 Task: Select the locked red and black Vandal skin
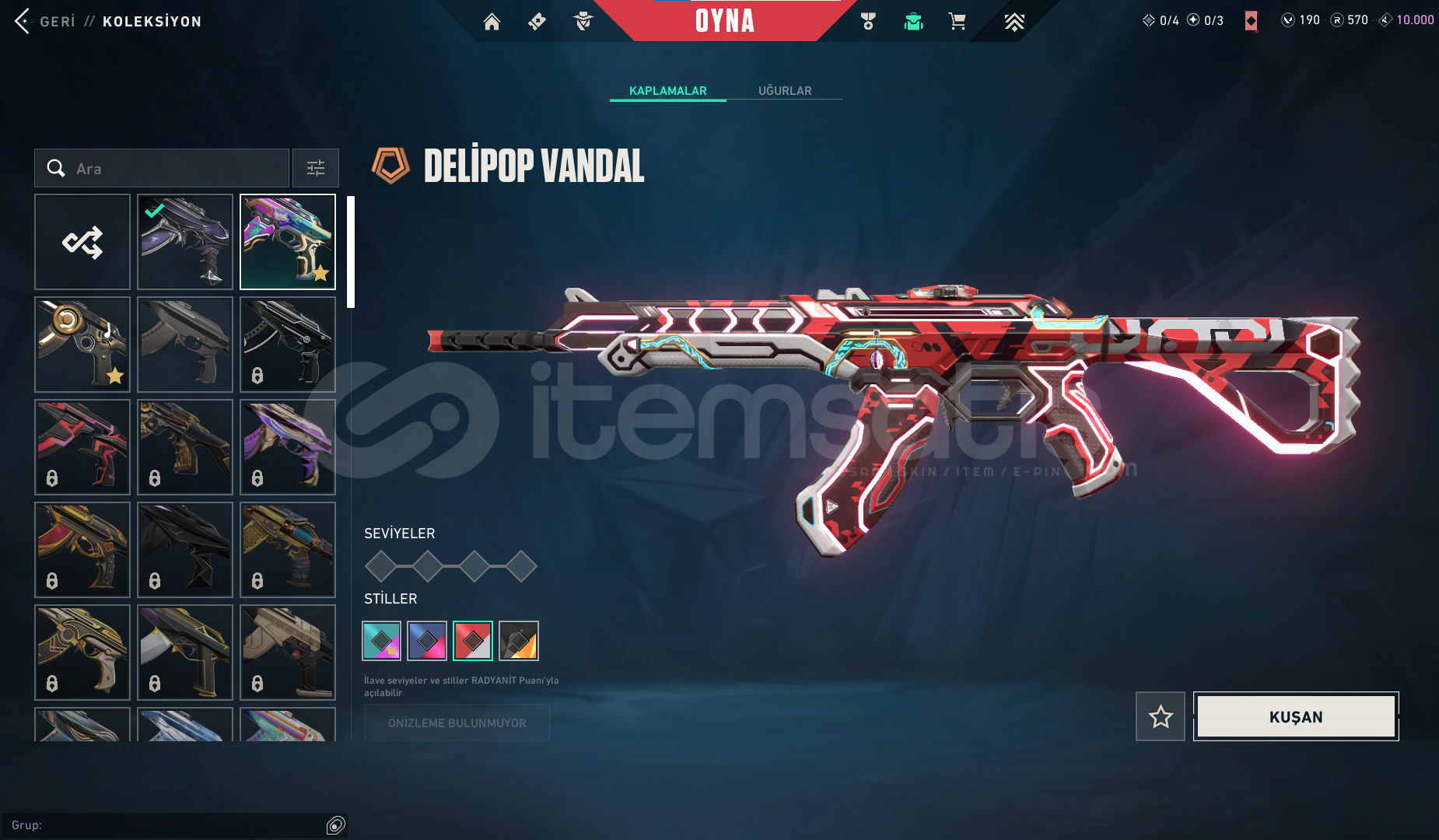point(82,447)
